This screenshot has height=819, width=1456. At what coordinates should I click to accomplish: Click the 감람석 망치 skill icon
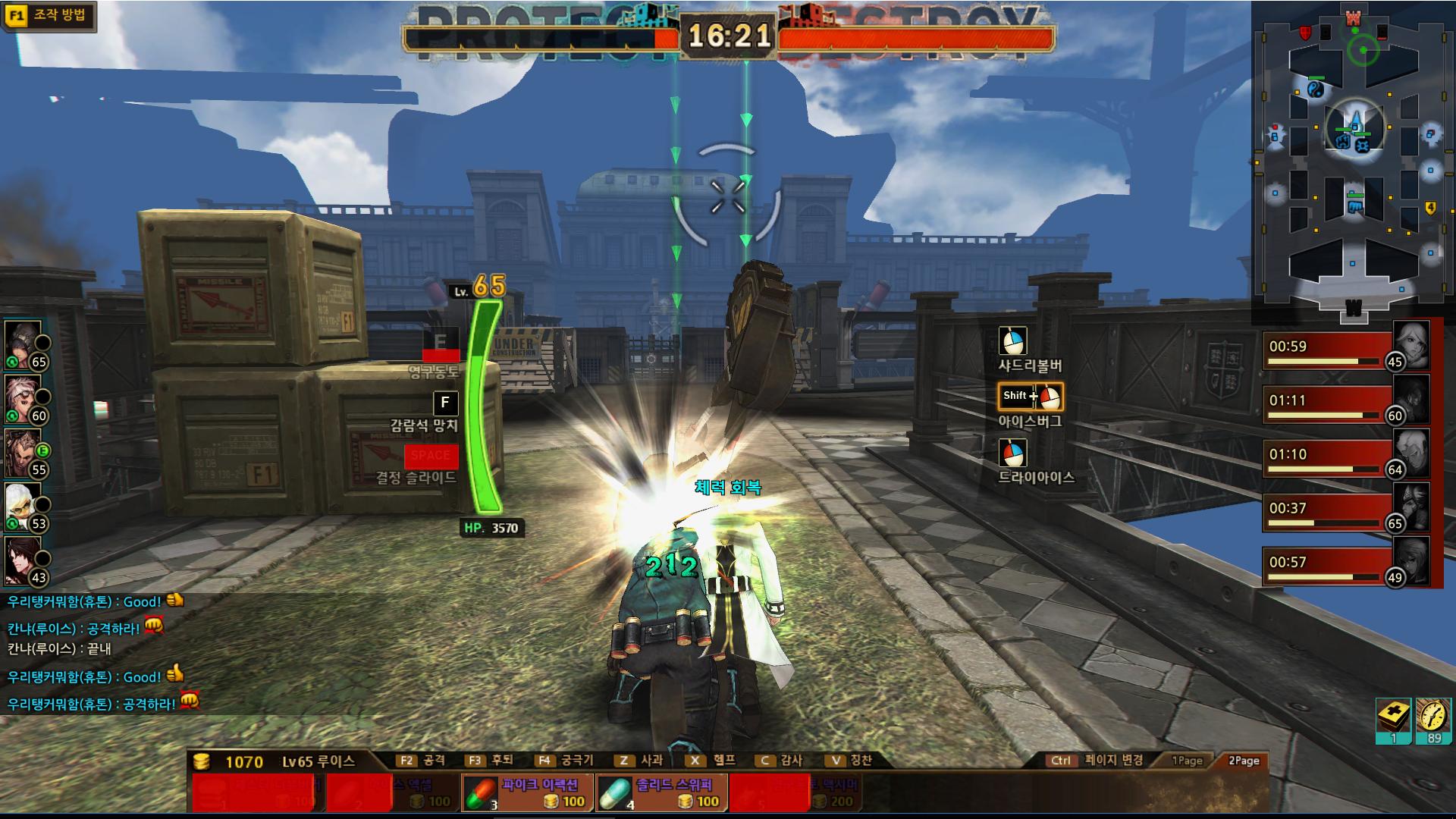(445, 403)
